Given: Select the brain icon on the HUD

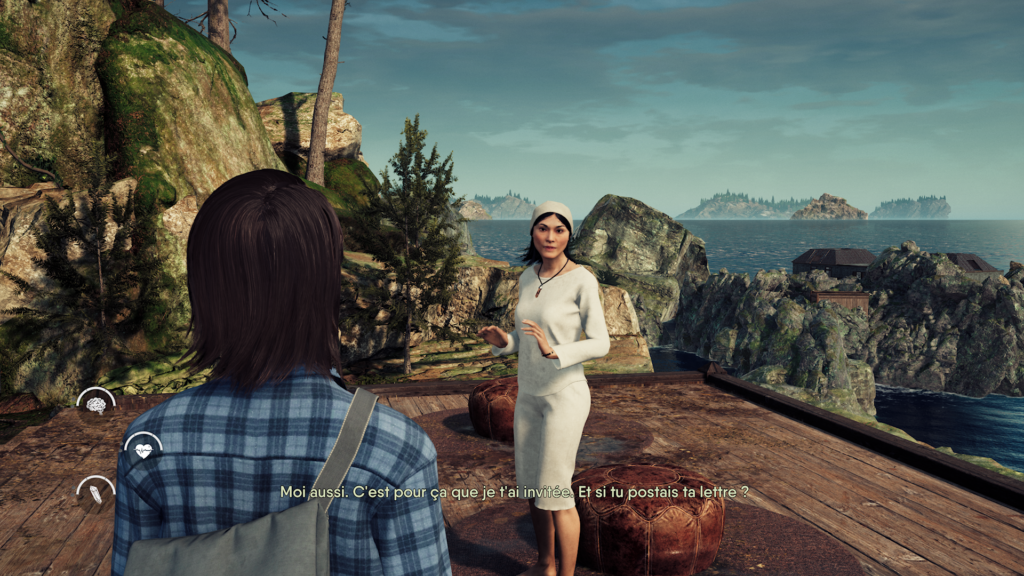Looking at the screenshot, I should (96, 405).
